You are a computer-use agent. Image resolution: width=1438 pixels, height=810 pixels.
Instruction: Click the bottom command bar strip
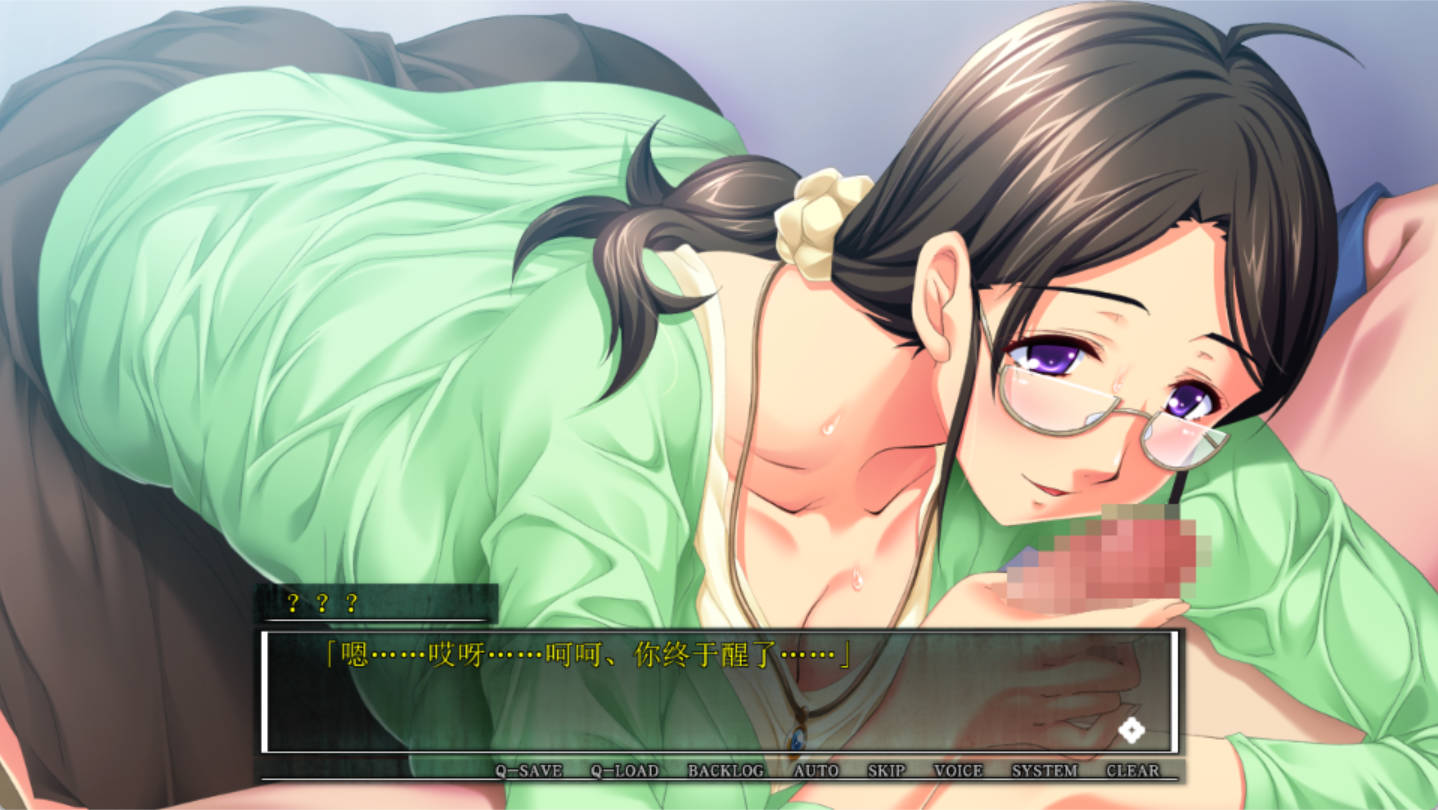point(719,771)
